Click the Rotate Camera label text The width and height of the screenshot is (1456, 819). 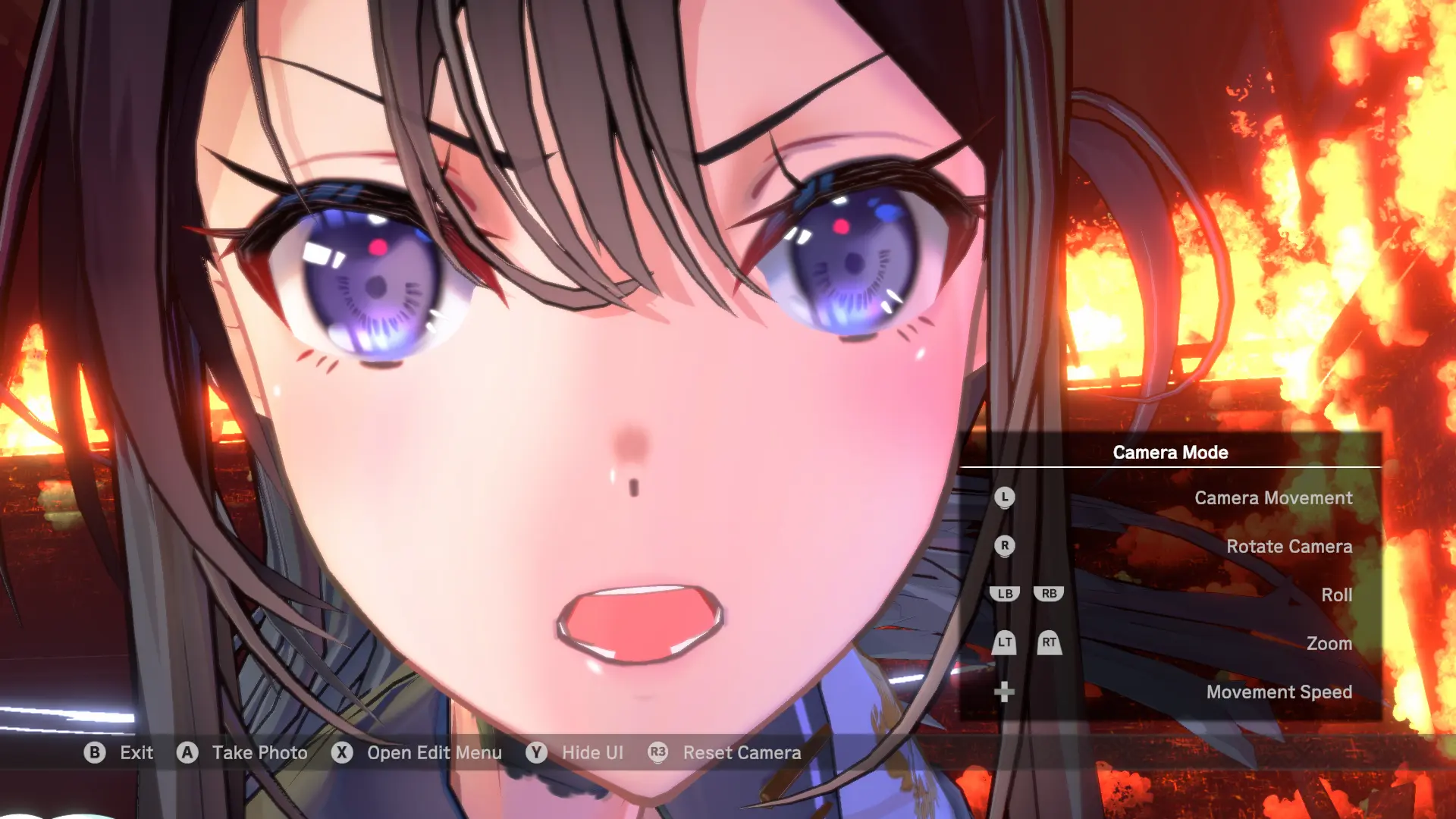click(x=1289, y=546)
